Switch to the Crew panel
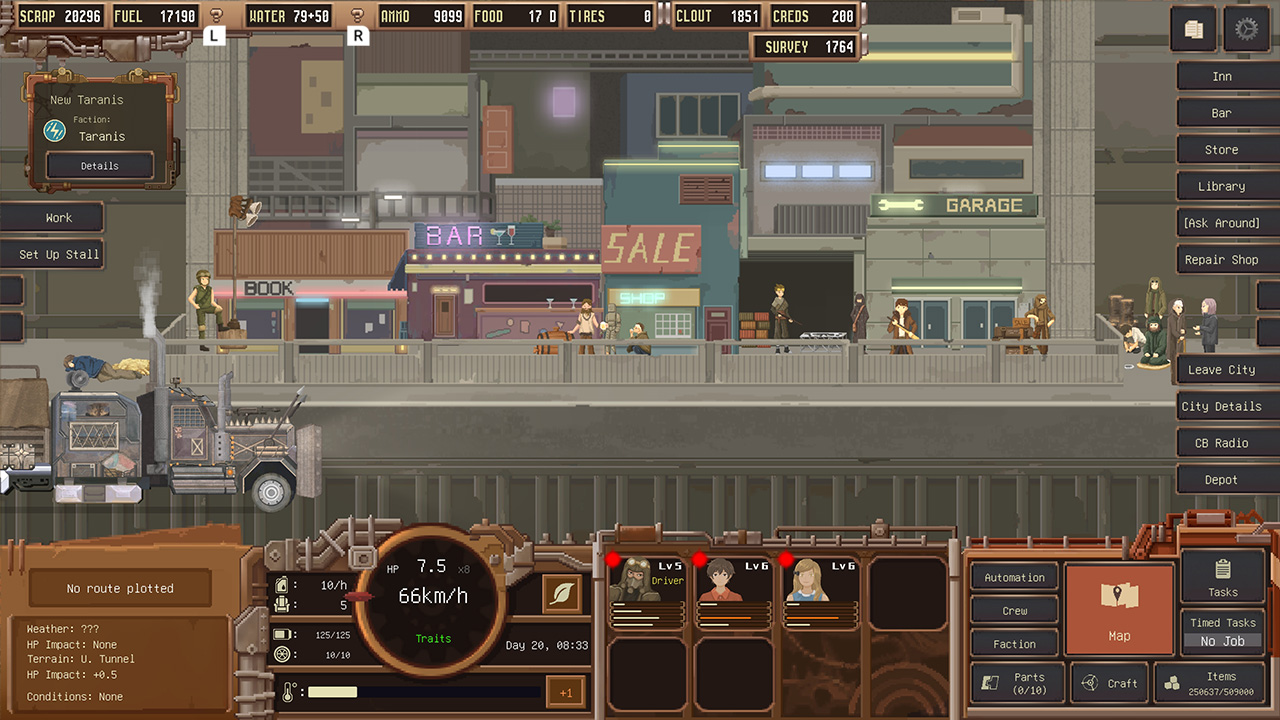Image resolution: width=1280 pixels, height=720 pixels. (x=1013, y=610)
